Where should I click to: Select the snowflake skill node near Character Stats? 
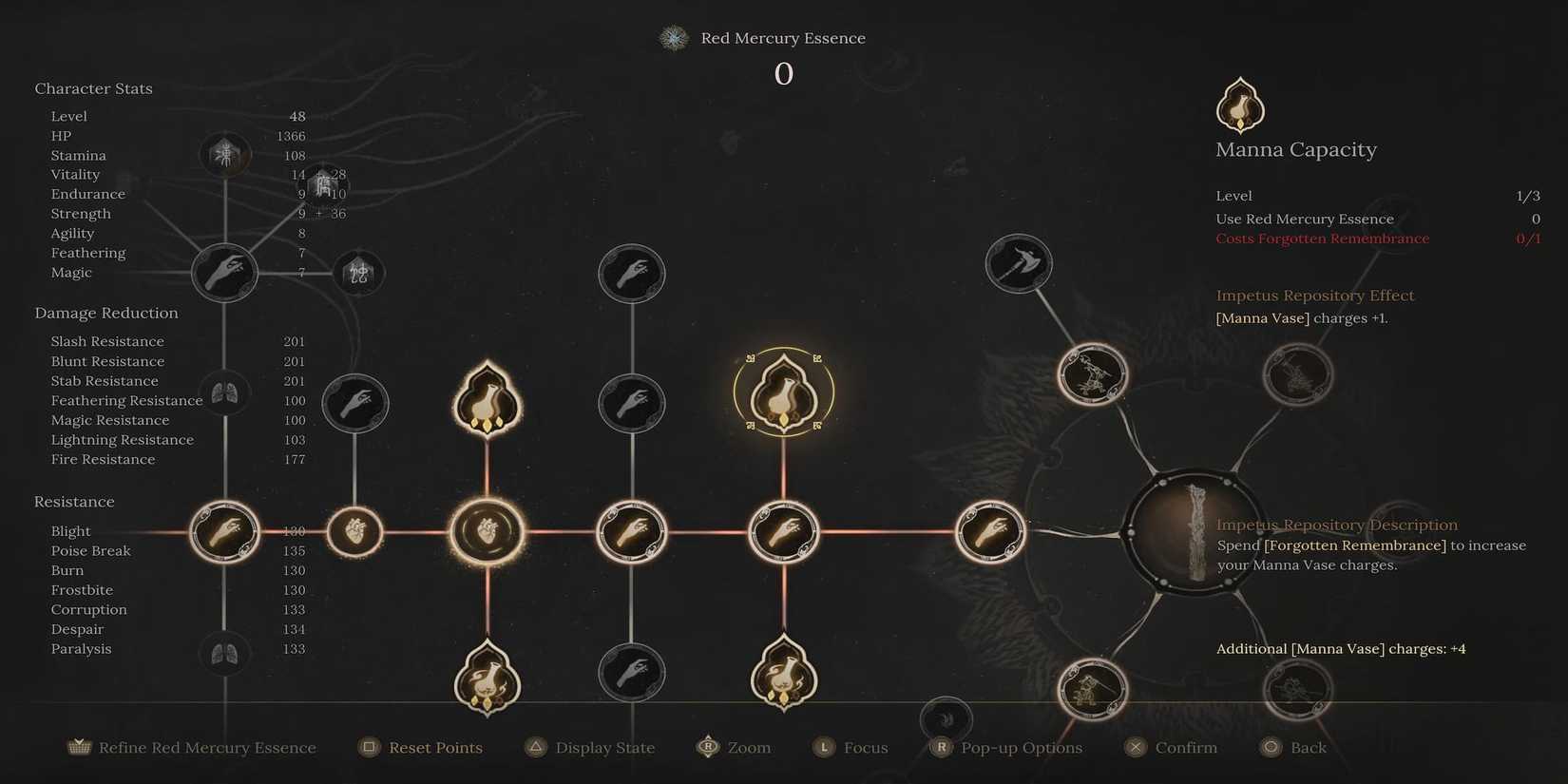tap(225, 154)
